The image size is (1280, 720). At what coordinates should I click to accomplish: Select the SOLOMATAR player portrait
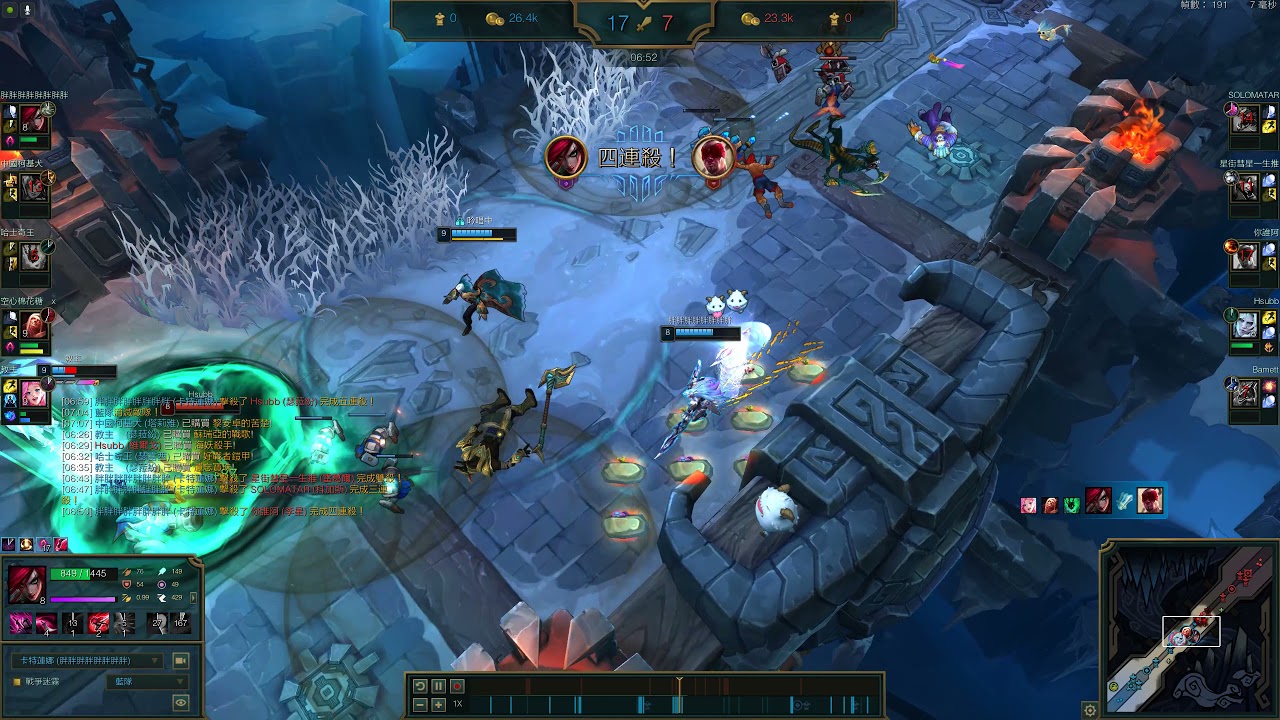point(1245,119)
